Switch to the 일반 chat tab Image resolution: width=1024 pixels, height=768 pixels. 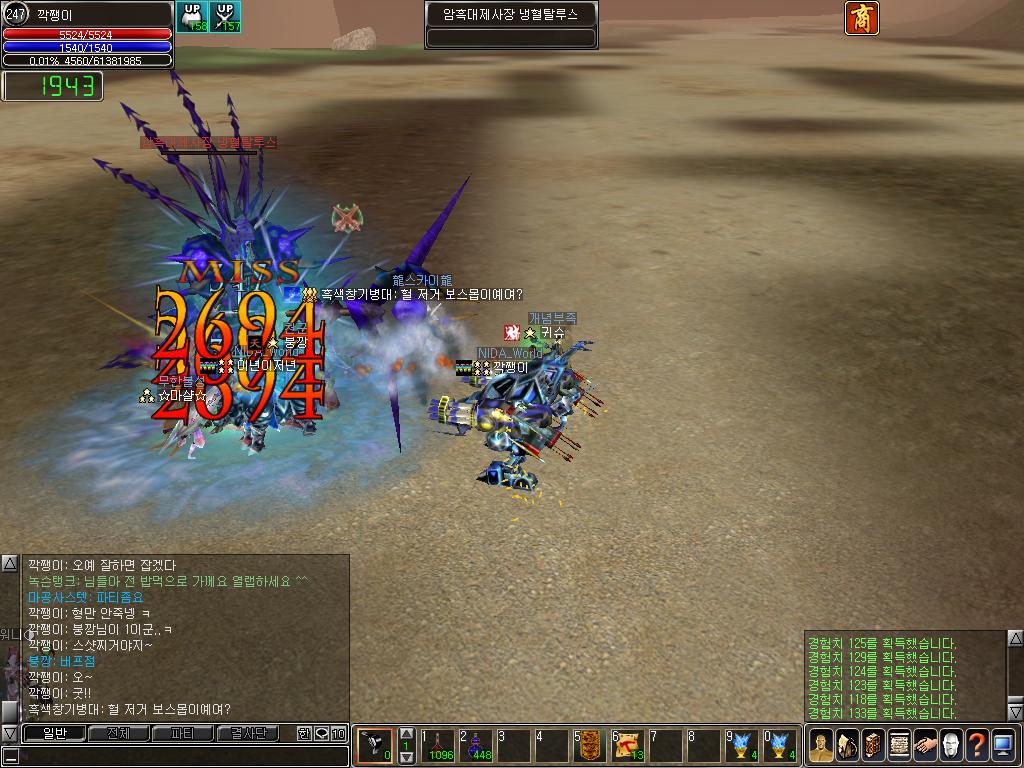tap(53, 733)
